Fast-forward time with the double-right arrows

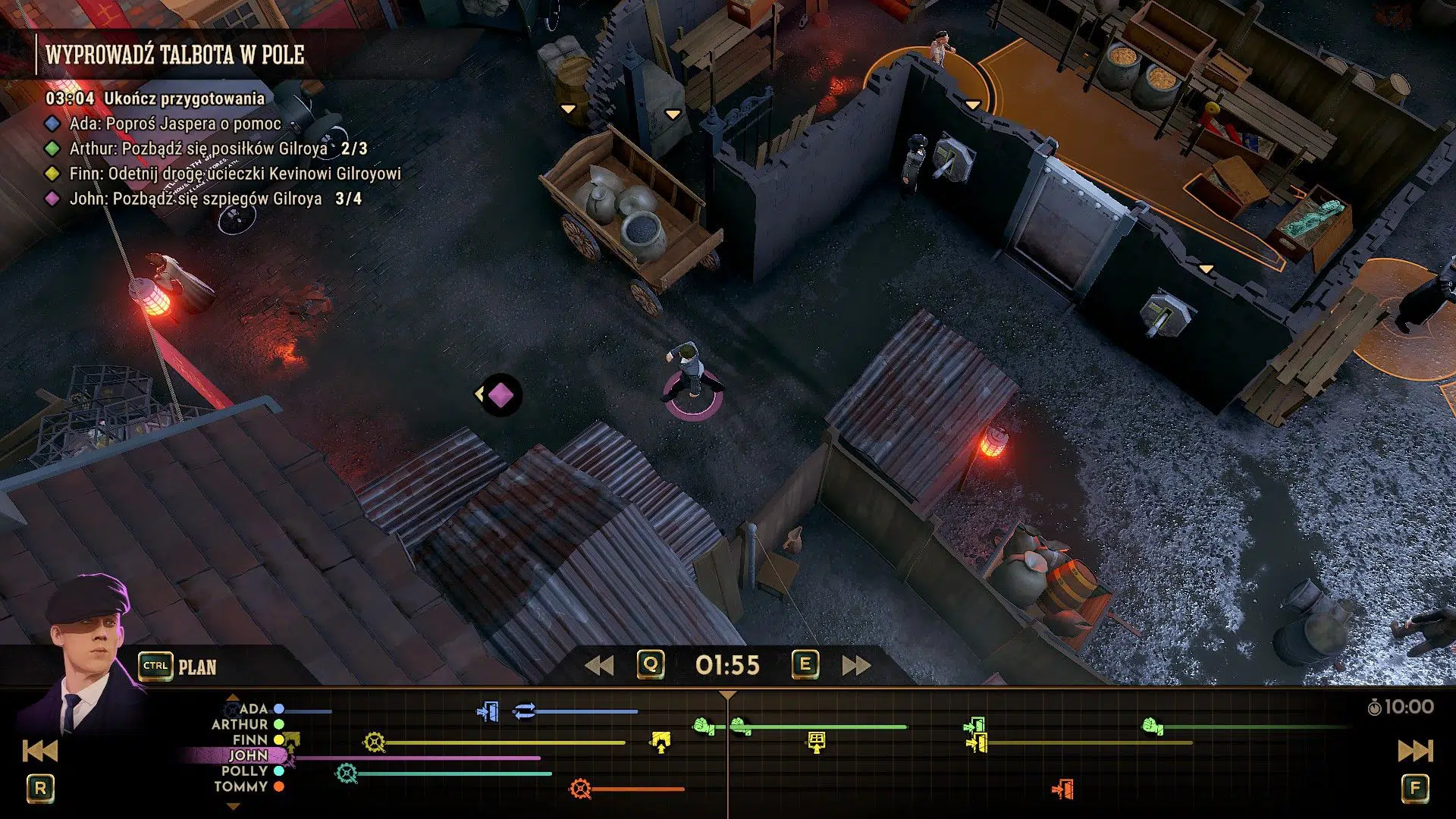pyautogui.click(x=856, y=665)
